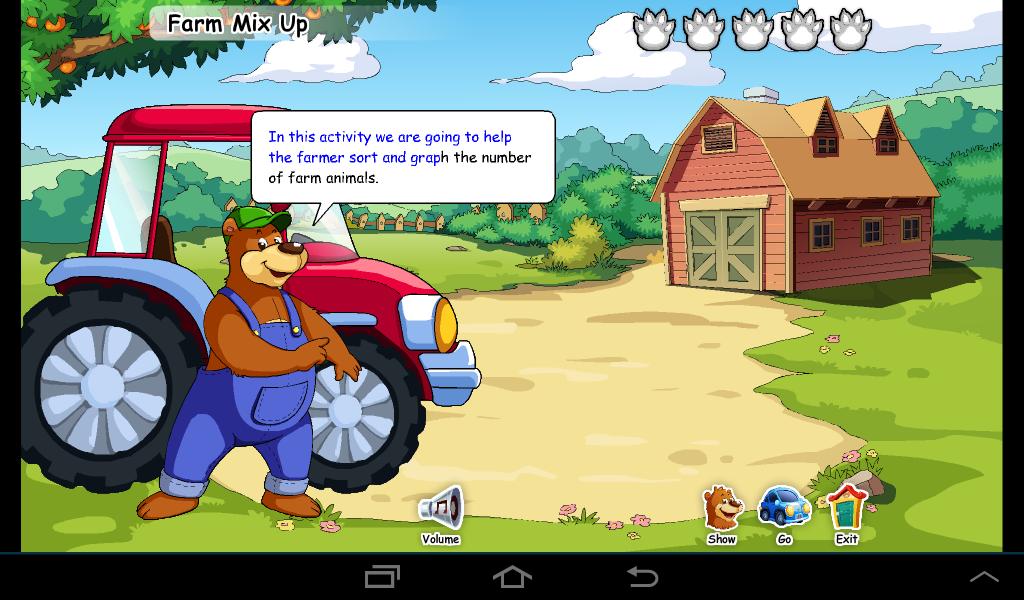Start the activity with the Go car
Screen dimensions: 1024x600
[784, 509]
